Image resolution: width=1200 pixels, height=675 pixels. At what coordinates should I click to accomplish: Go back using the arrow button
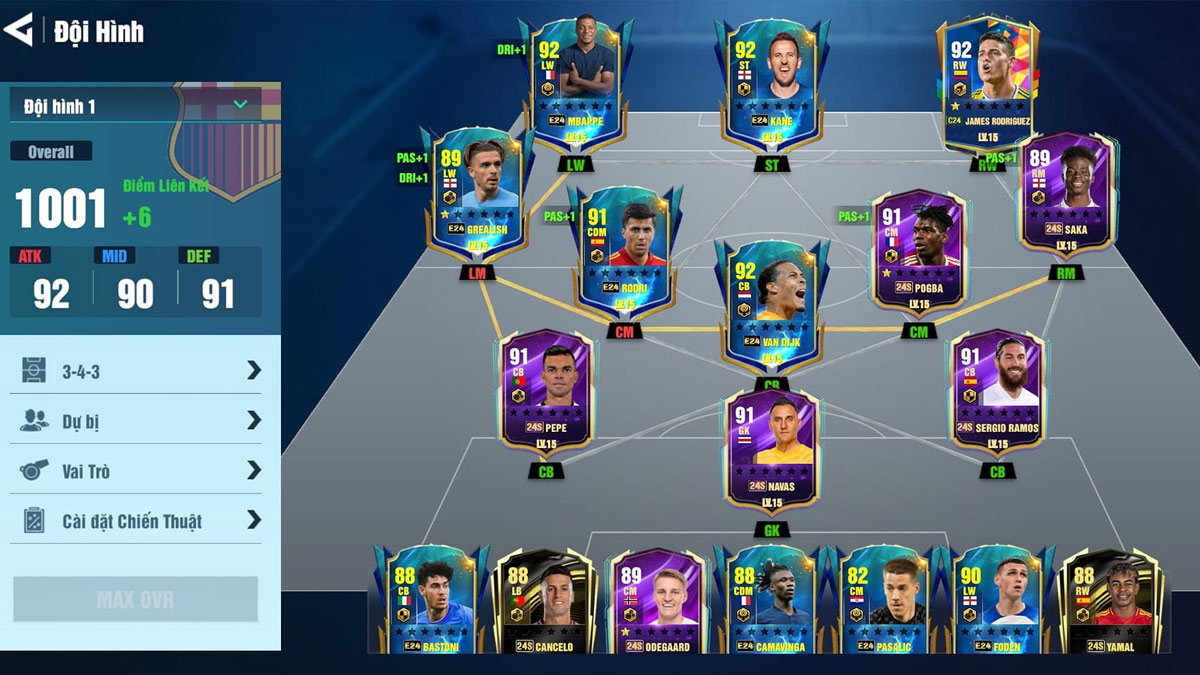[19, 30]
